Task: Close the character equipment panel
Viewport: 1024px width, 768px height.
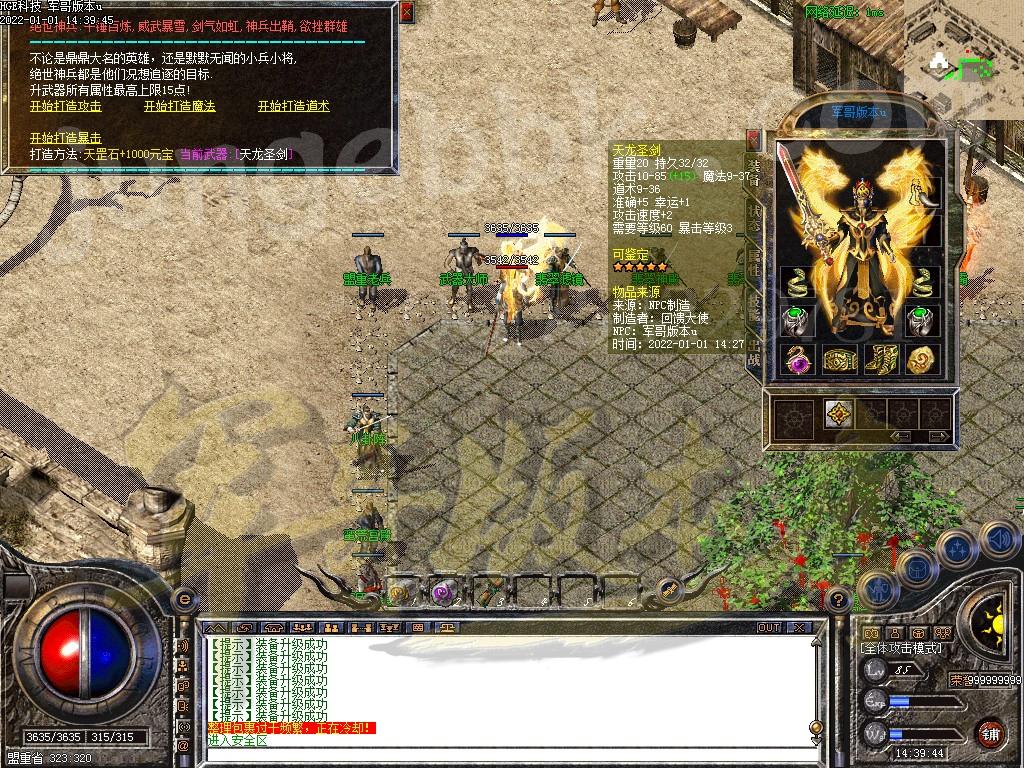Action: click(752, 138)
